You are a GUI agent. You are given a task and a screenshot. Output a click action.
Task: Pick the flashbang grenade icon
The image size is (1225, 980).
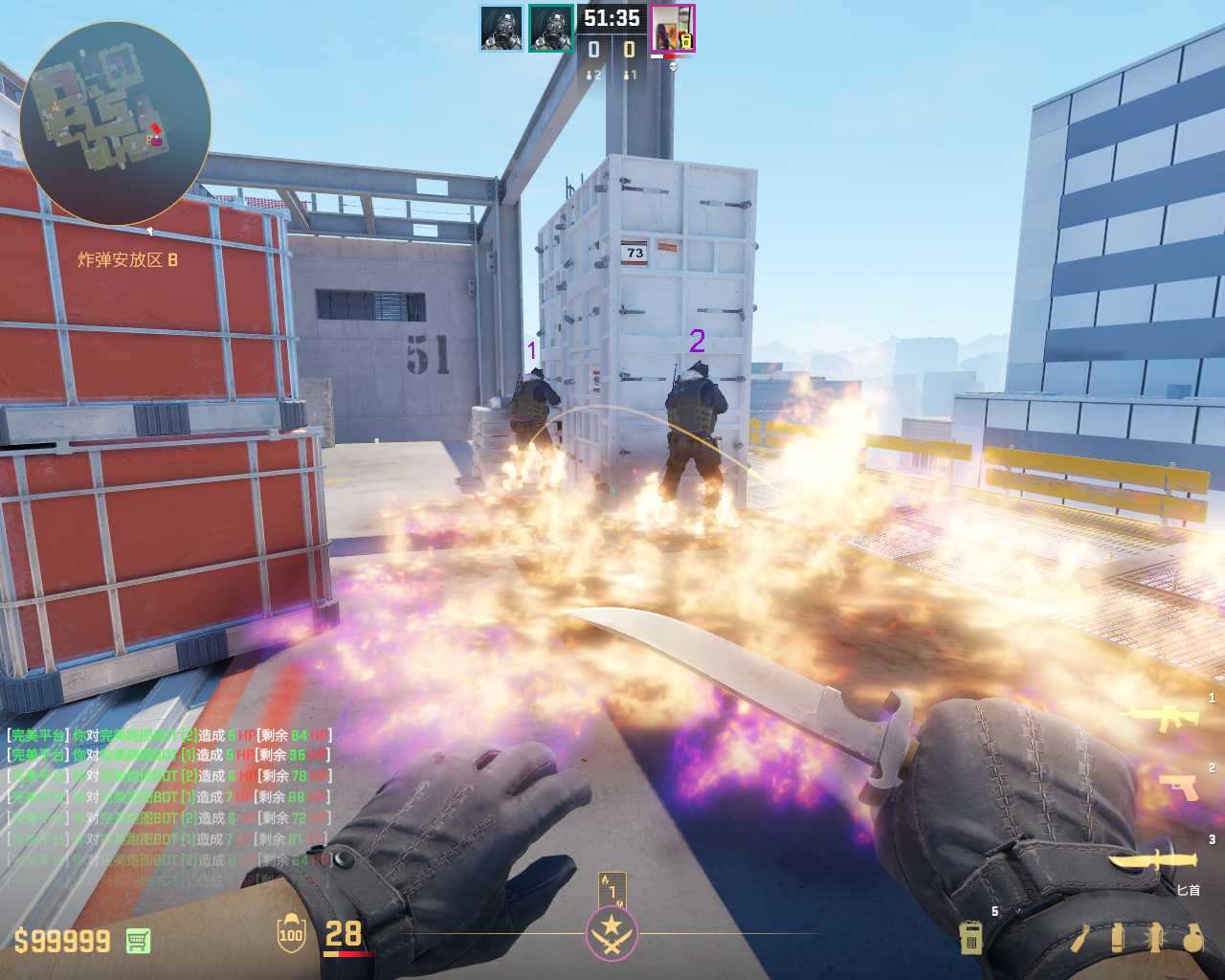(1155, 939)
